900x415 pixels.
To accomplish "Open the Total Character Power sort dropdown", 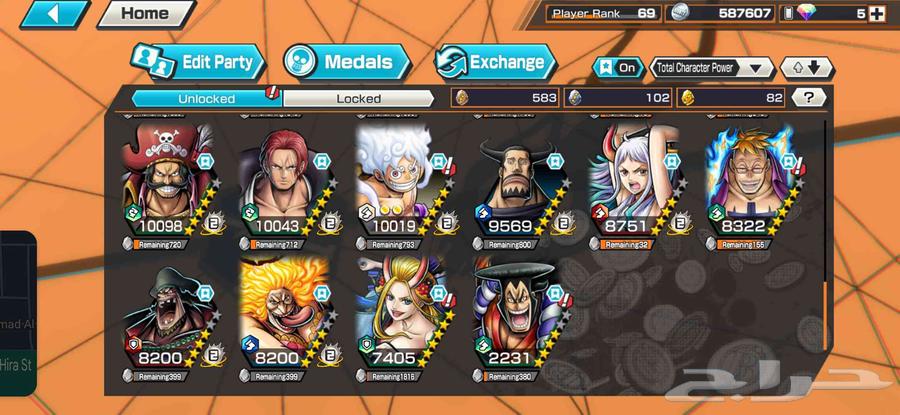I will coord(712,67).
